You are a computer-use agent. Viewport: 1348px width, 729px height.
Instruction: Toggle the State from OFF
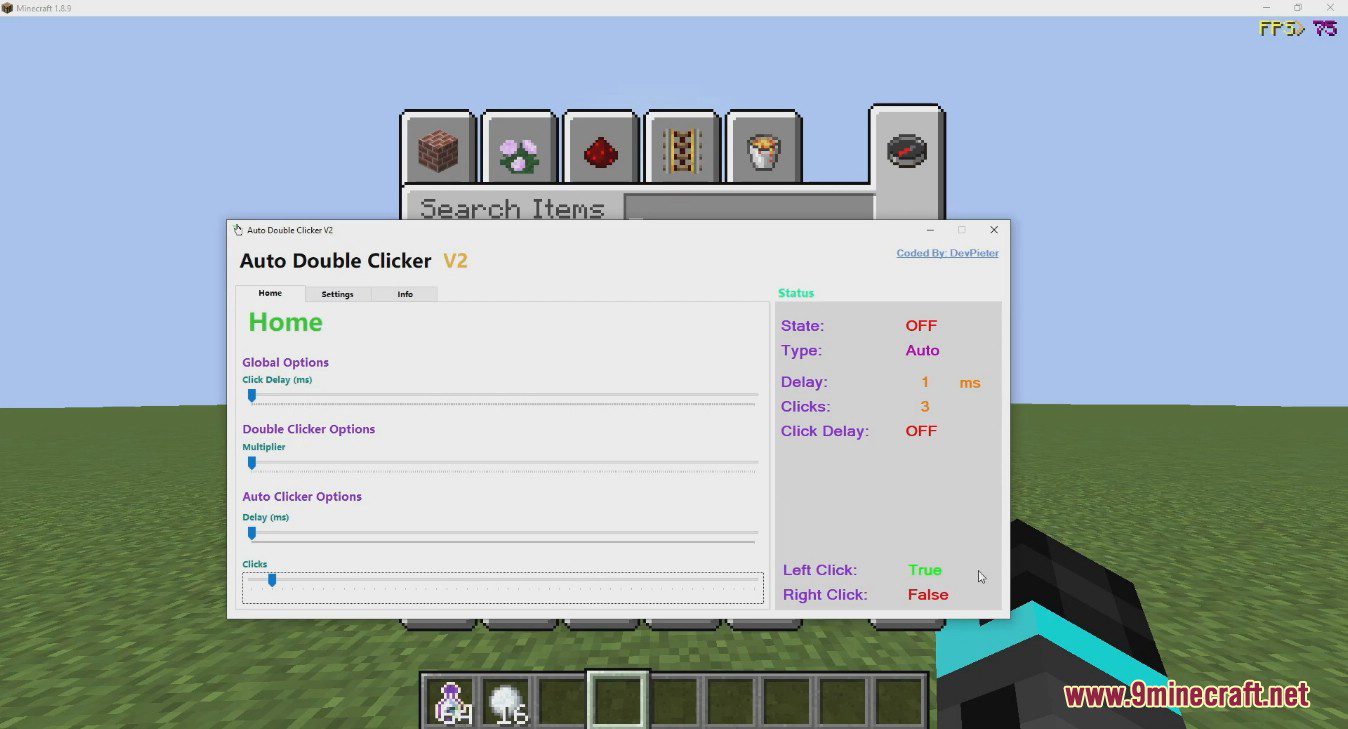(921, 325)
